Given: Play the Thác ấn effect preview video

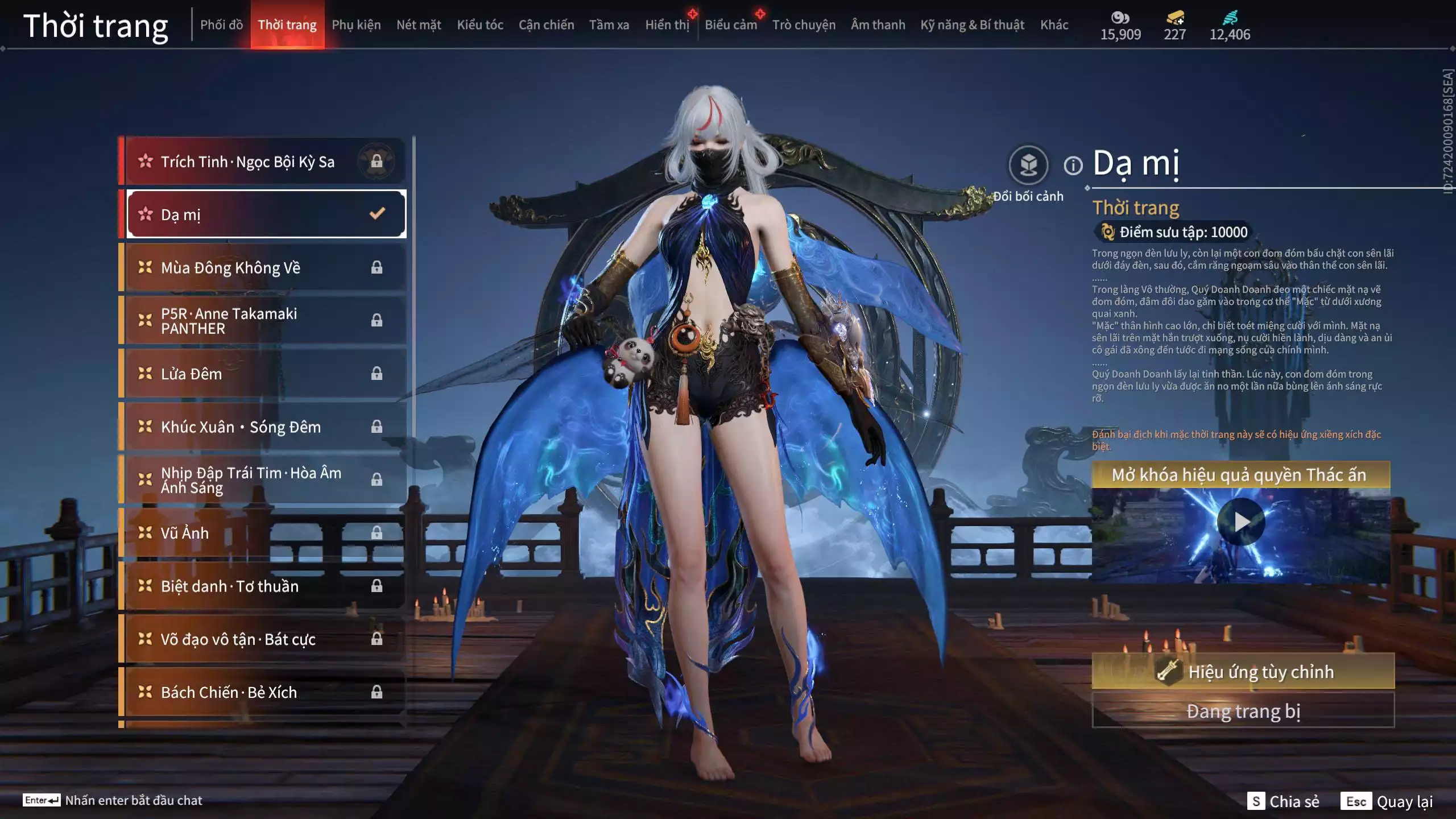Looking at the screenshot, I should (1241, 522).
